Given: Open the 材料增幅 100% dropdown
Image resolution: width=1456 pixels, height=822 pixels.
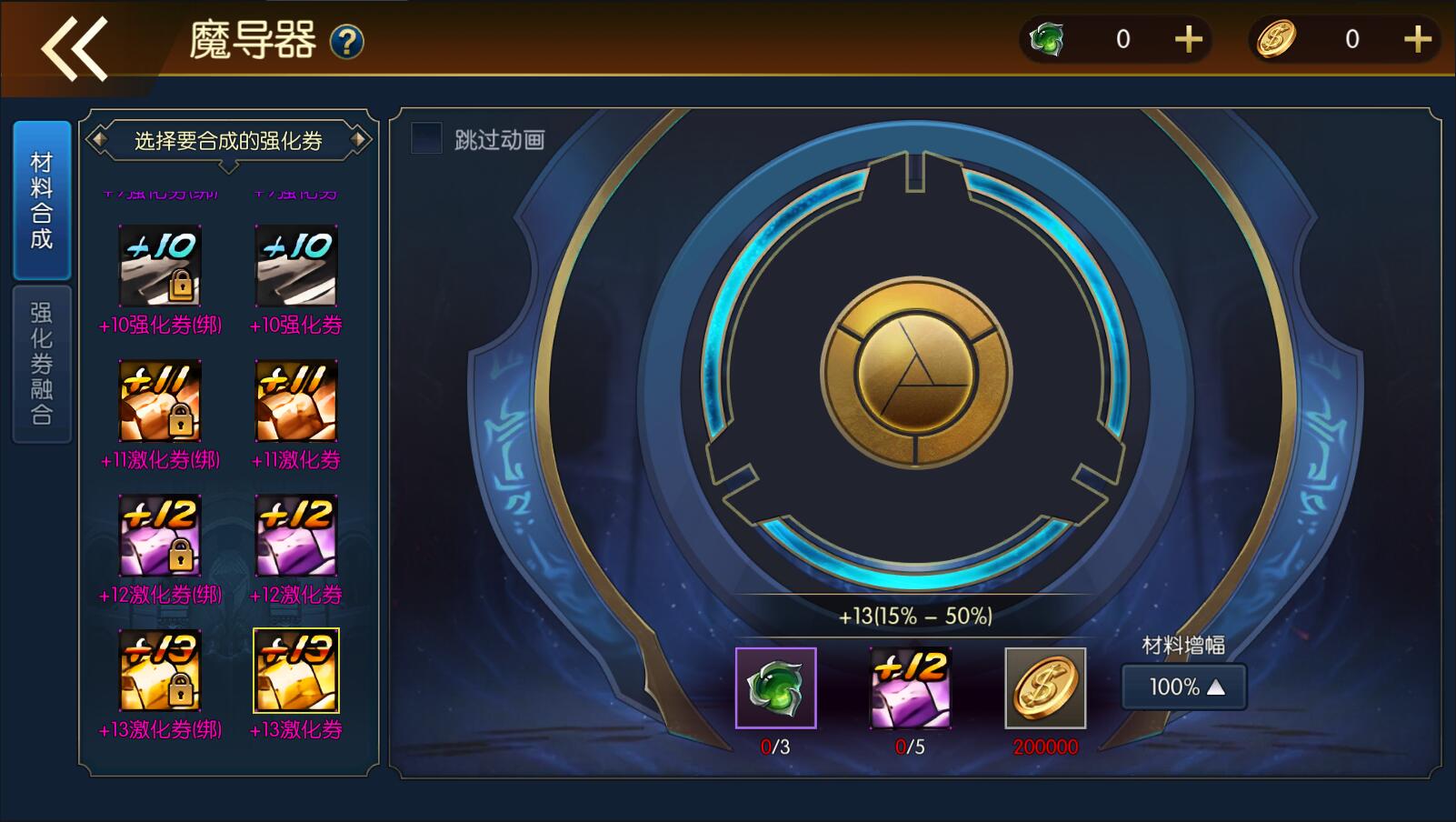Looking at the screenshot, I should pos(1183,687).
